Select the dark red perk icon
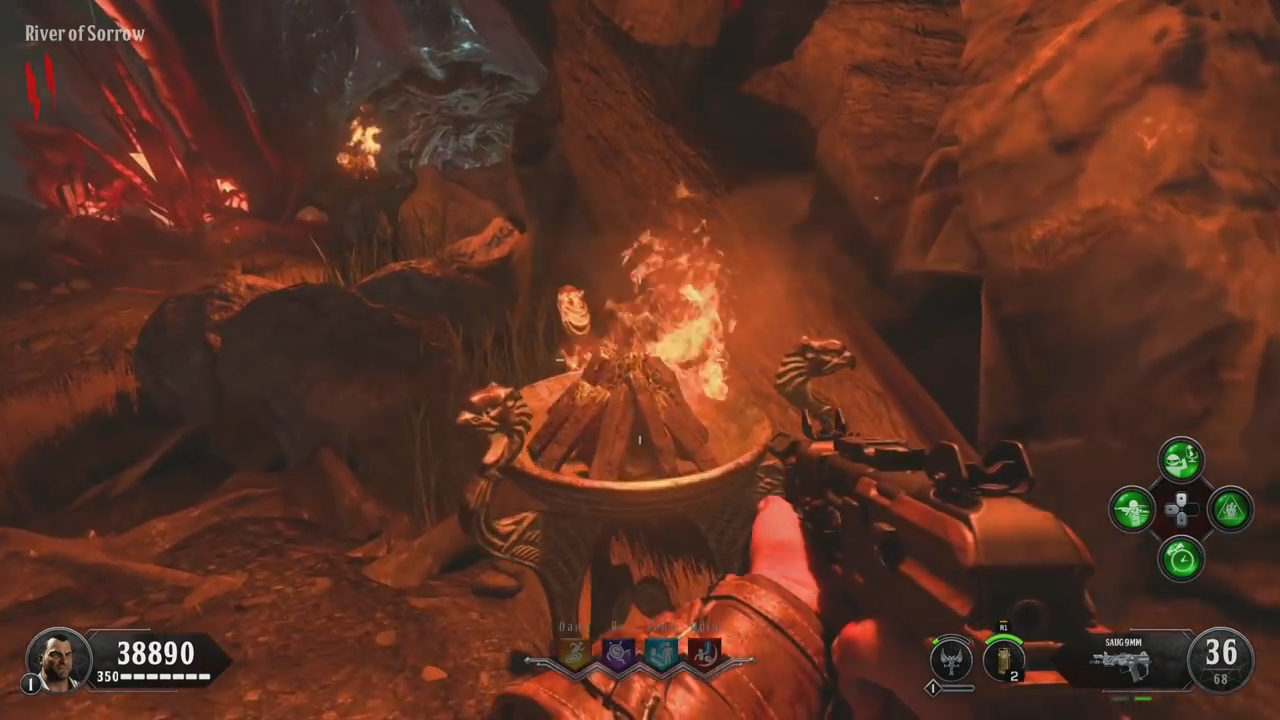The image size is (1280, 720). tap(703, 654)
